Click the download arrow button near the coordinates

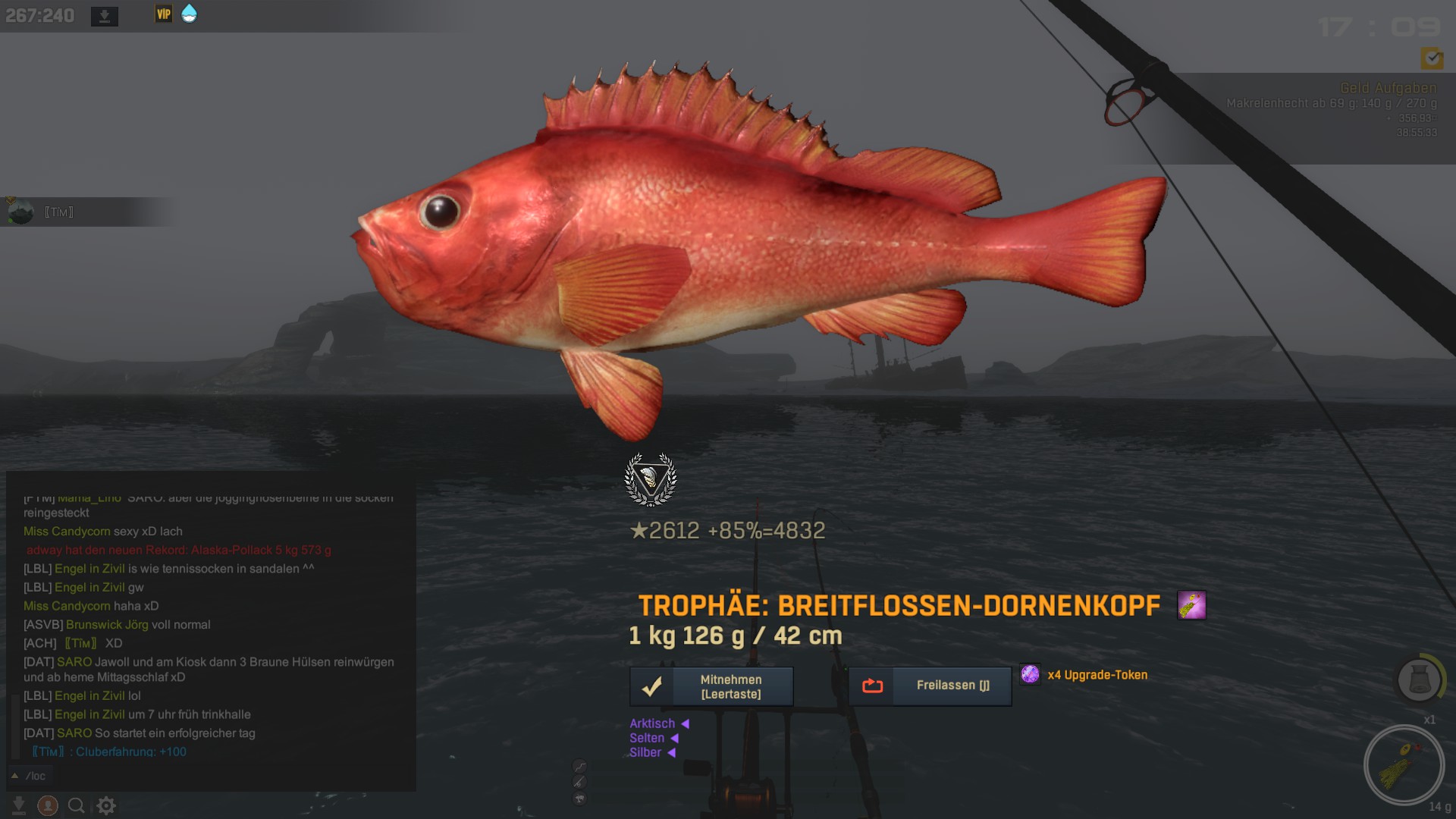coord(105,16)
